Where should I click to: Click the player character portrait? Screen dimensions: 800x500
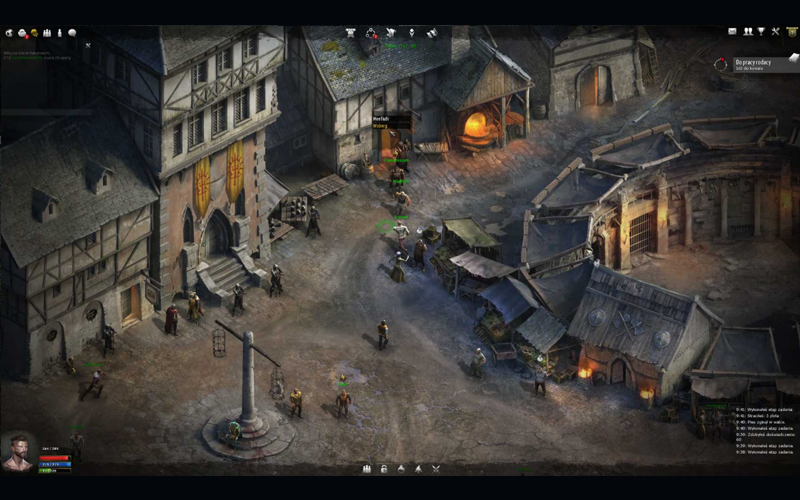tap(19, 450)
